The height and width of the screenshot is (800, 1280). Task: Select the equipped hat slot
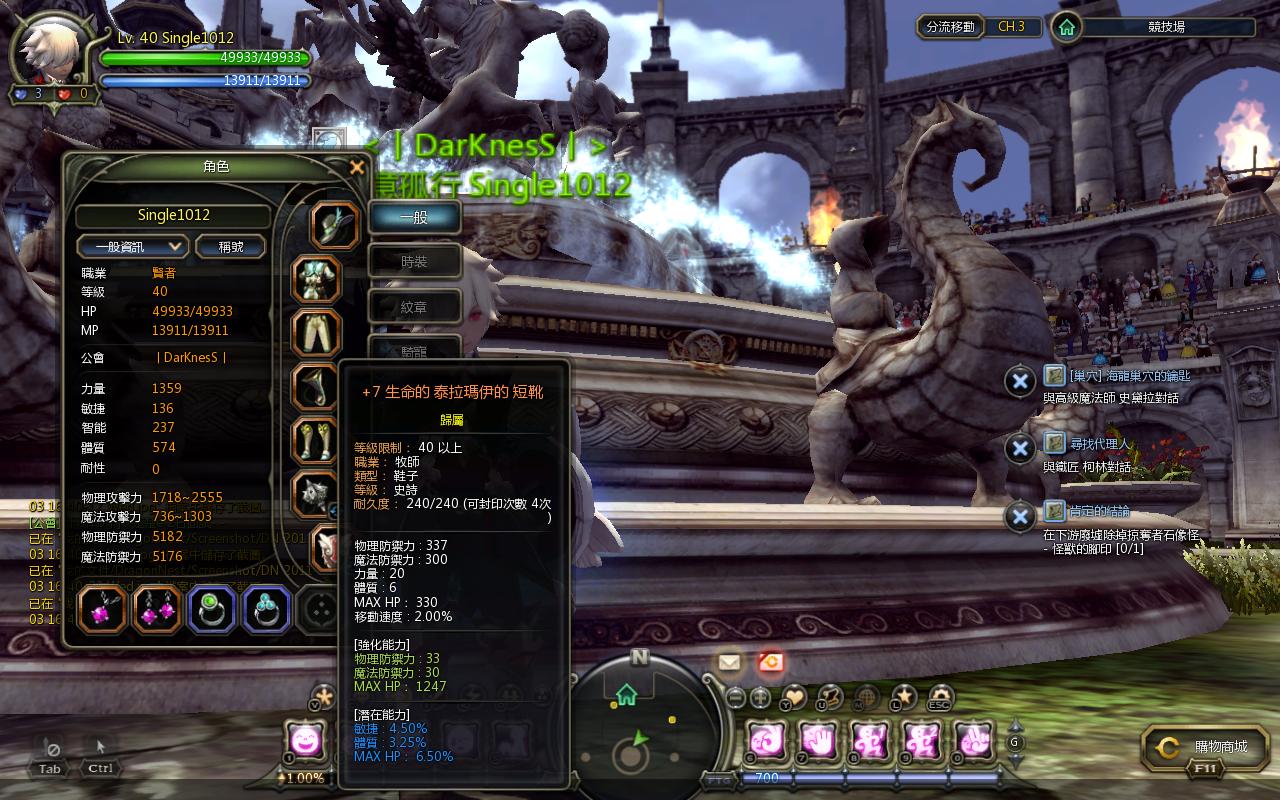click(x=334, y=225)
